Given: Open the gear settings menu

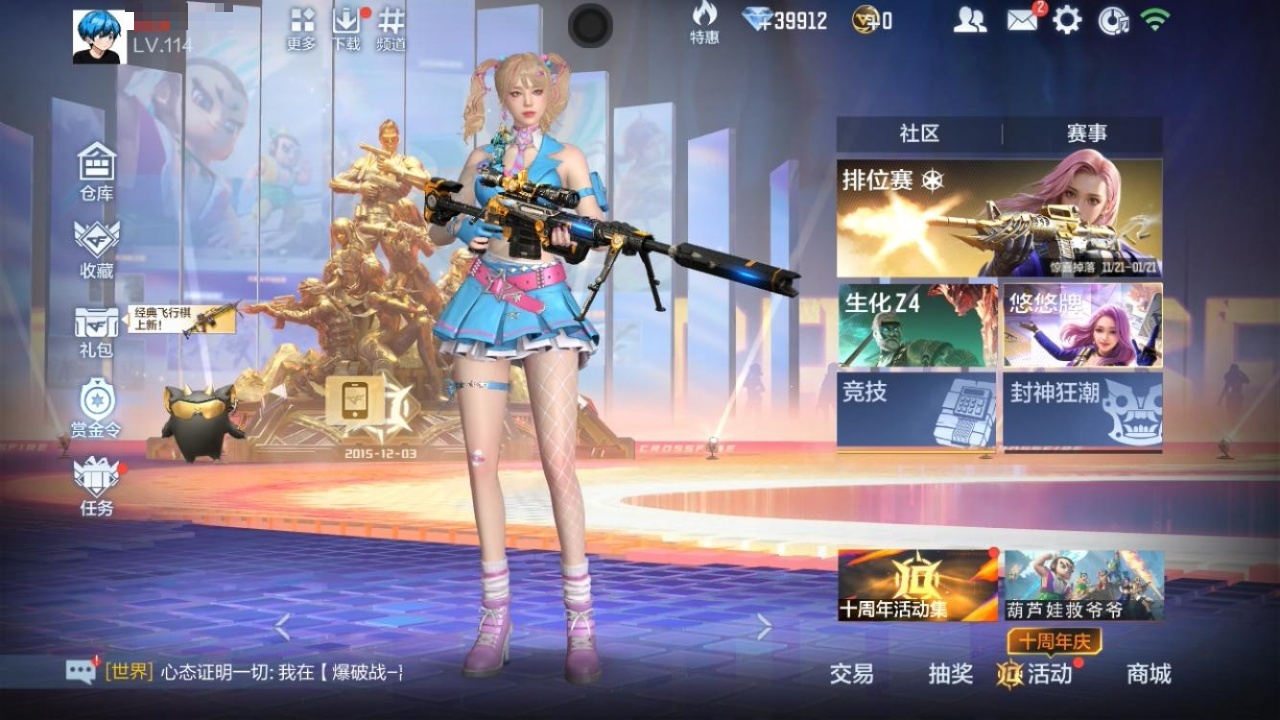Looking at the screenshot, I should tap(1067, 20).
